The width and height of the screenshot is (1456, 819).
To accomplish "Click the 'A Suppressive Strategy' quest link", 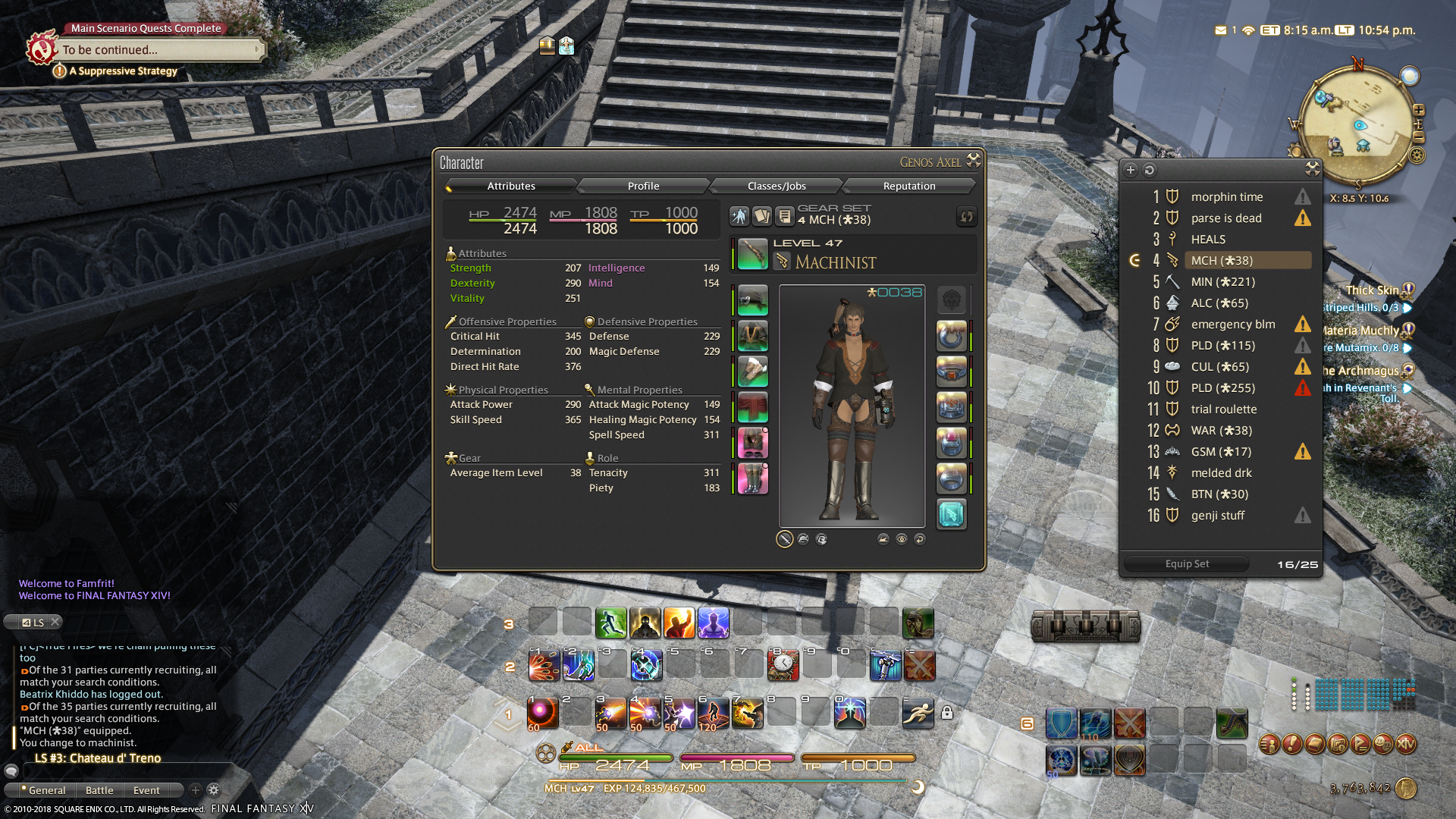I will [123, 71].
